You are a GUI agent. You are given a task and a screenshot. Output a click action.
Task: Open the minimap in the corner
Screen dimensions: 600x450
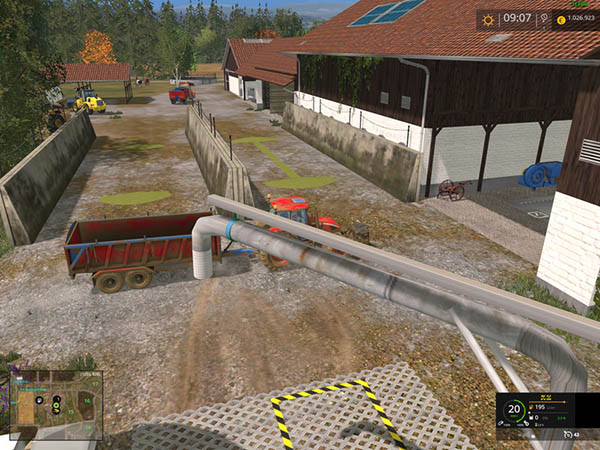click(56, 405)
